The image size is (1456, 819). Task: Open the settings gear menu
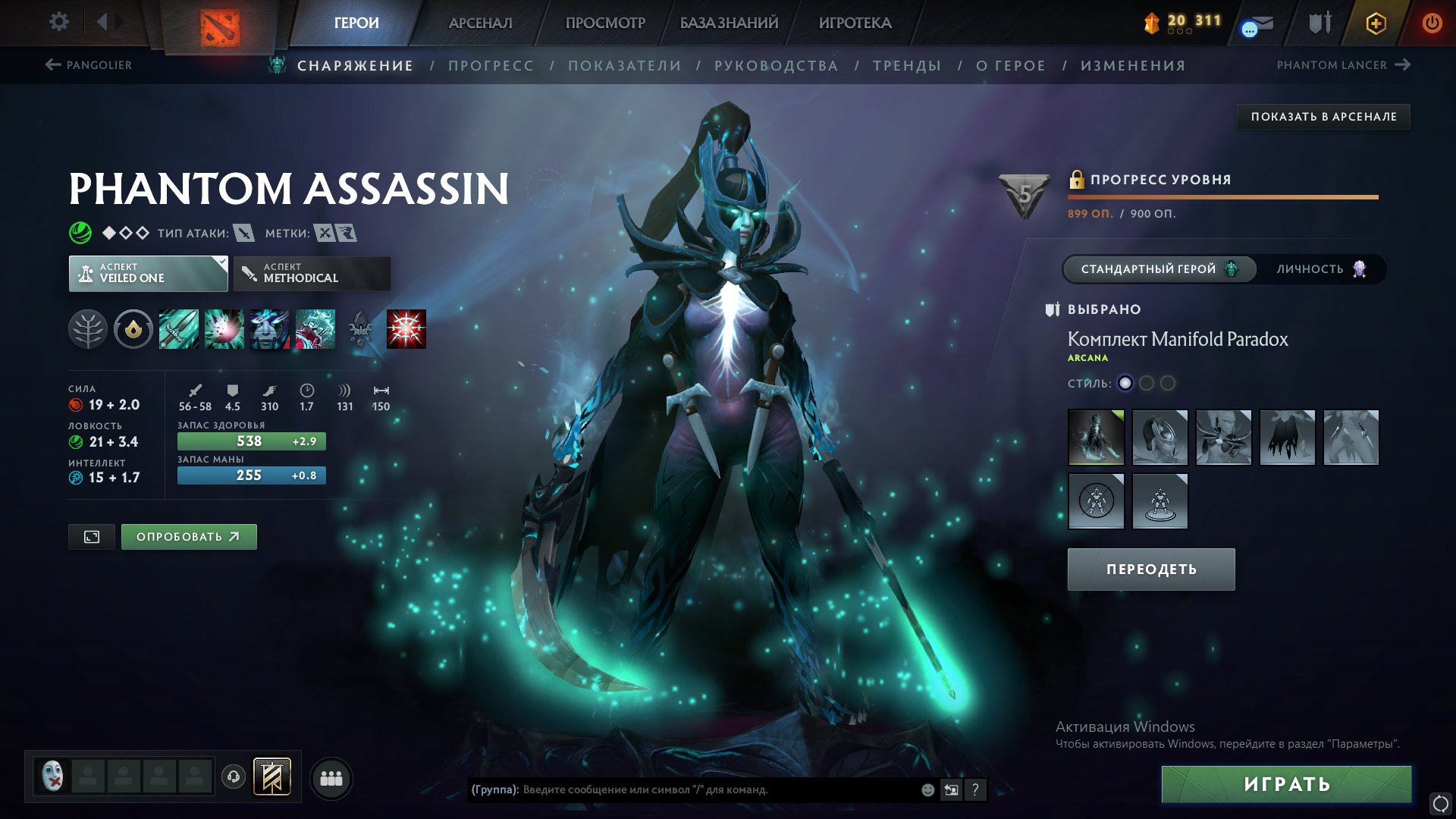(58, 22)
